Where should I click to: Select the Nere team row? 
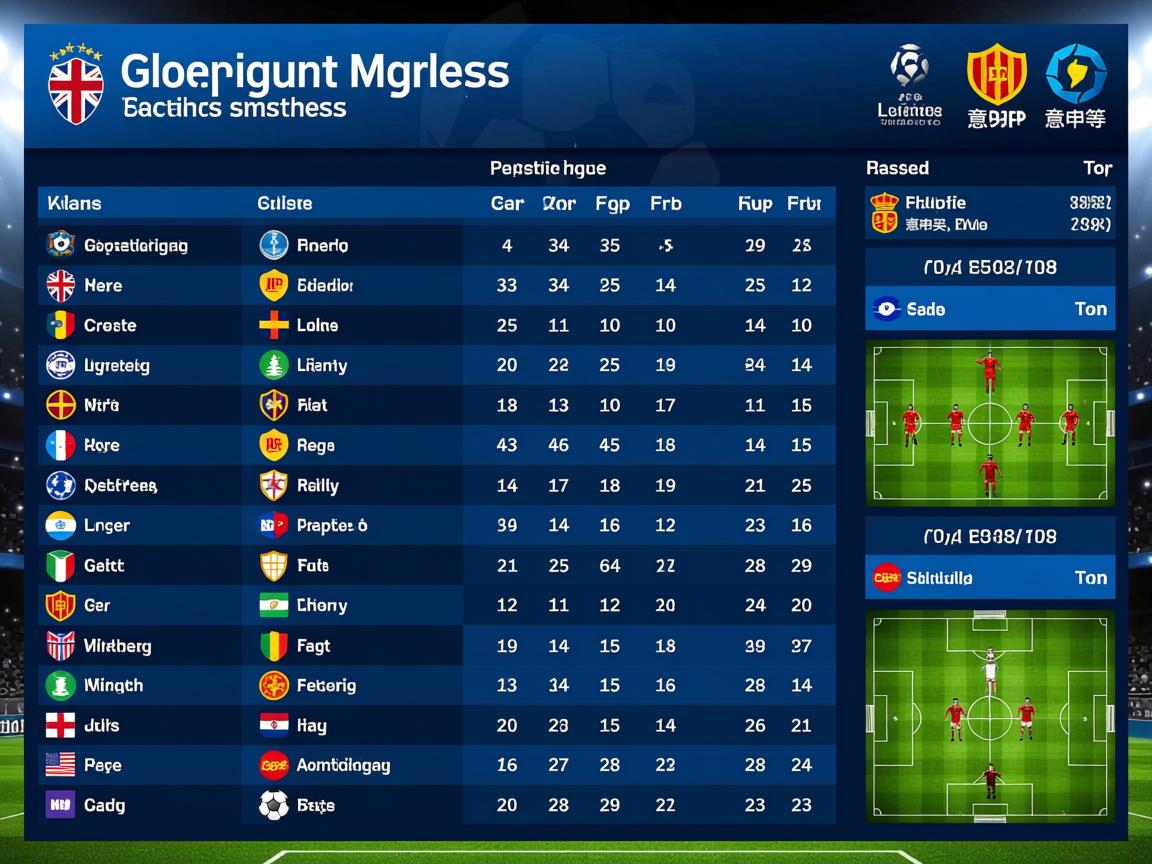103,286
